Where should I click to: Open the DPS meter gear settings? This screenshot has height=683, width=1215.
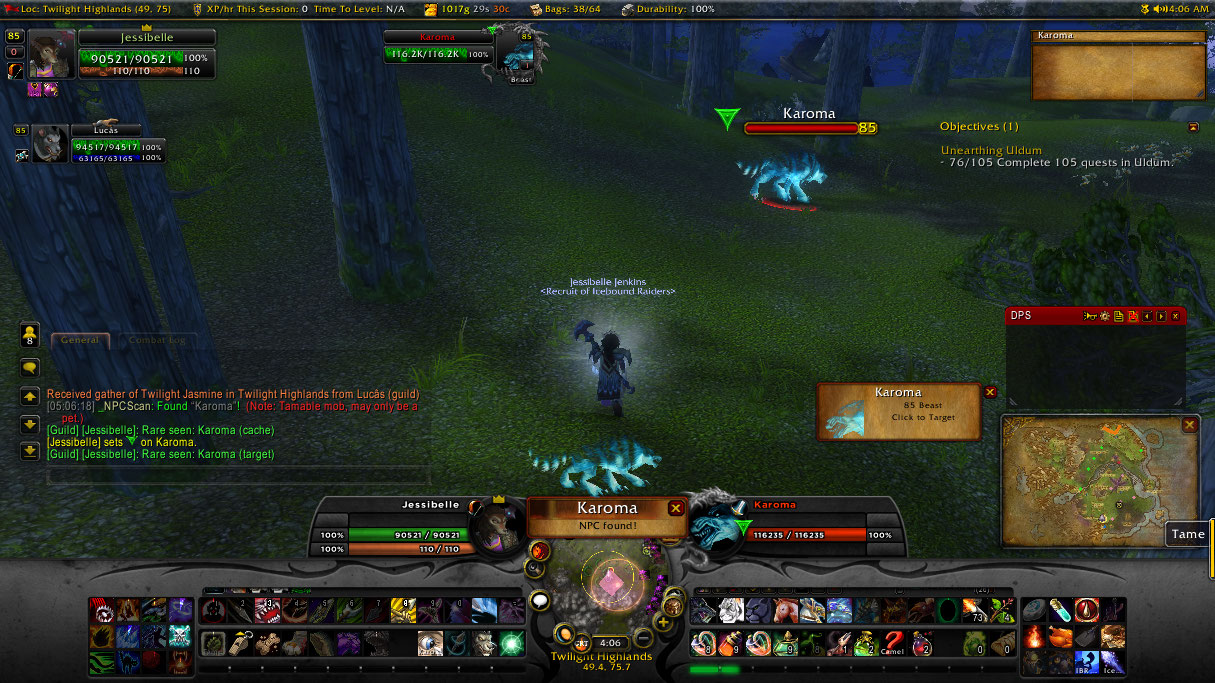pyautogui.click(x=1105, y=316)
